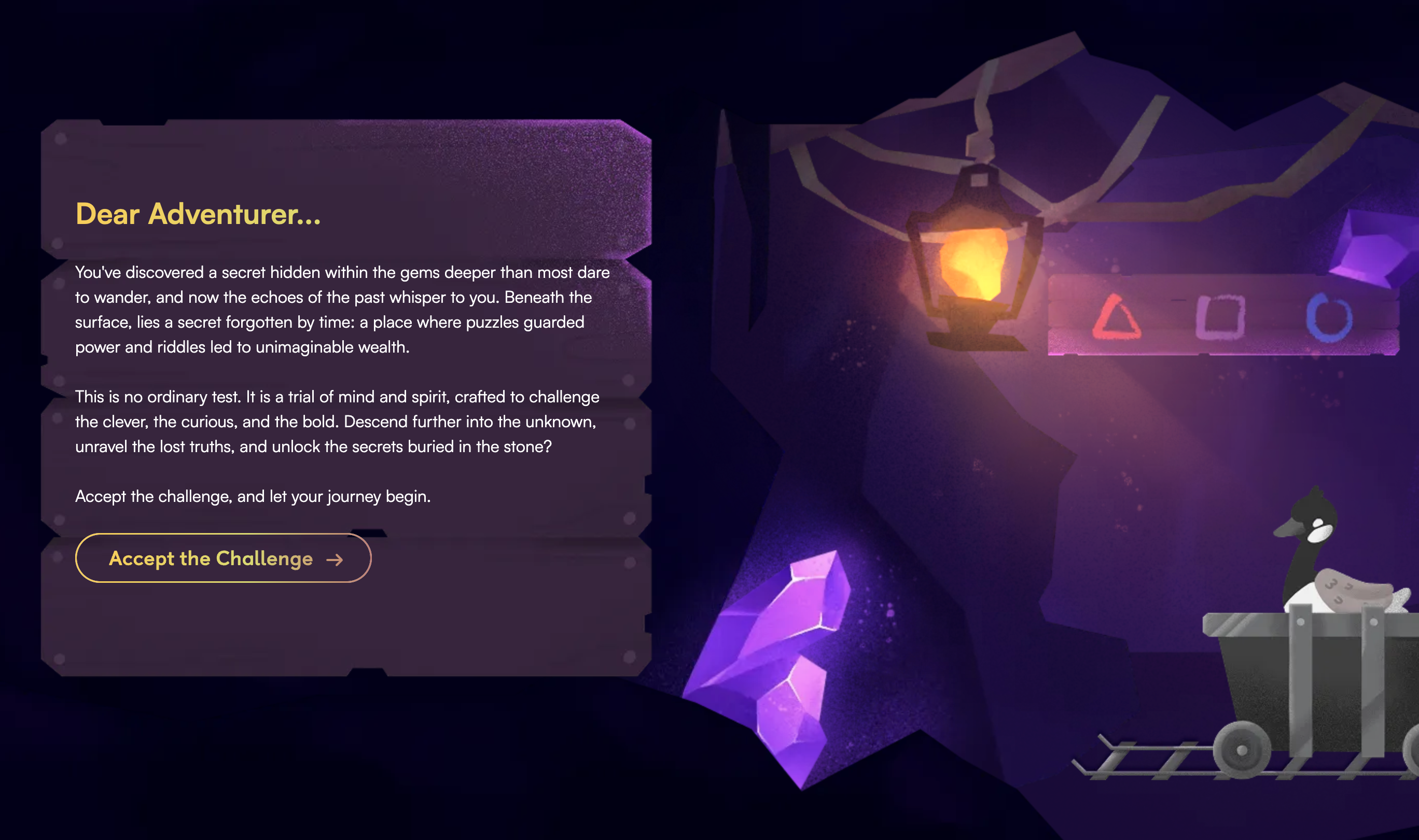The height and width of the screenshot is (840, 1419).
Task: Accept the Challenge to begin the journey
Action: click(x=223, y=558)
